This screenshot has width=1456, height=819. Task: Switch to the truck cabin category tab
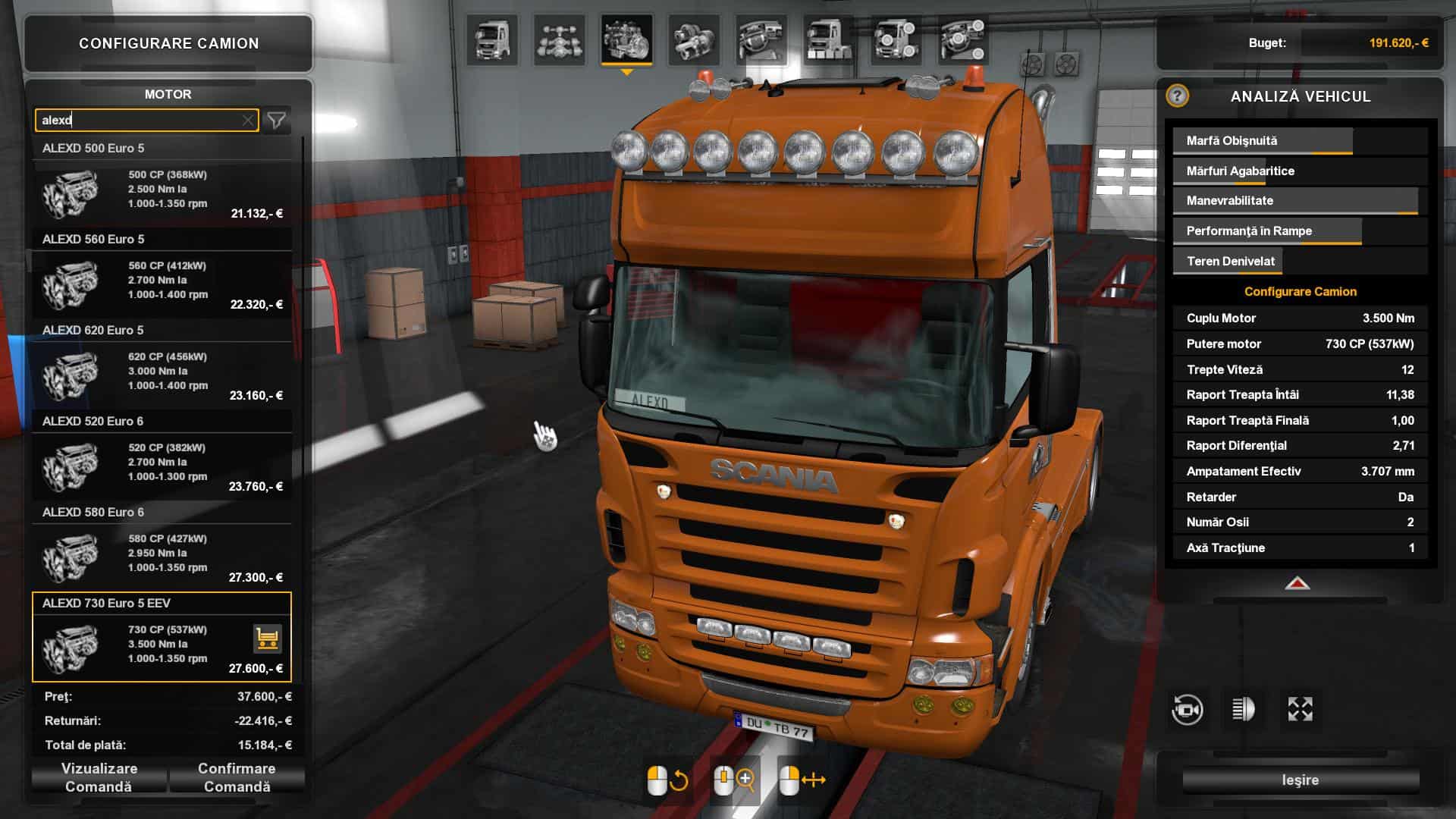click(492, 39)
